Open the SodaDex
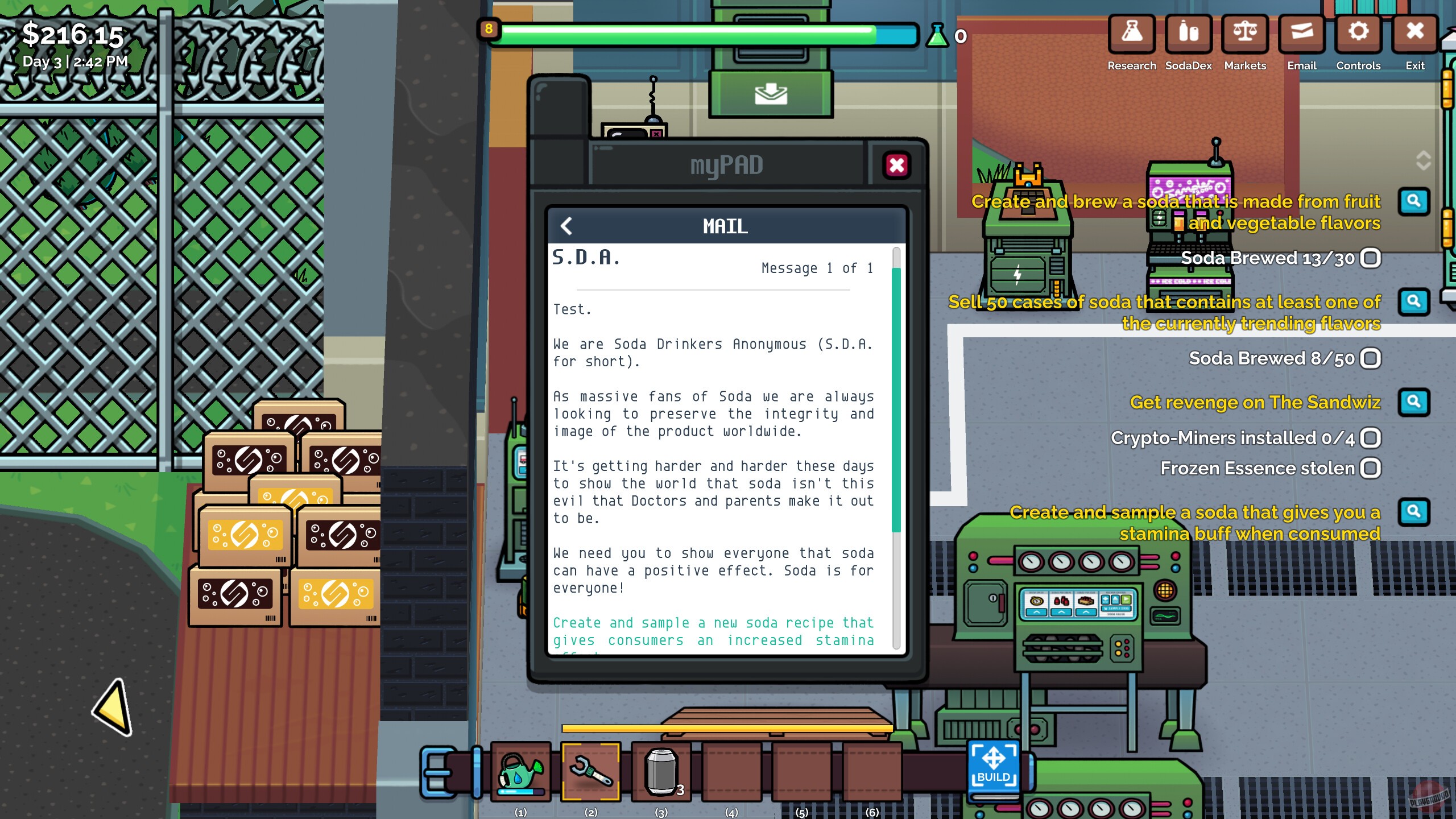 (x=1188, y=35)
